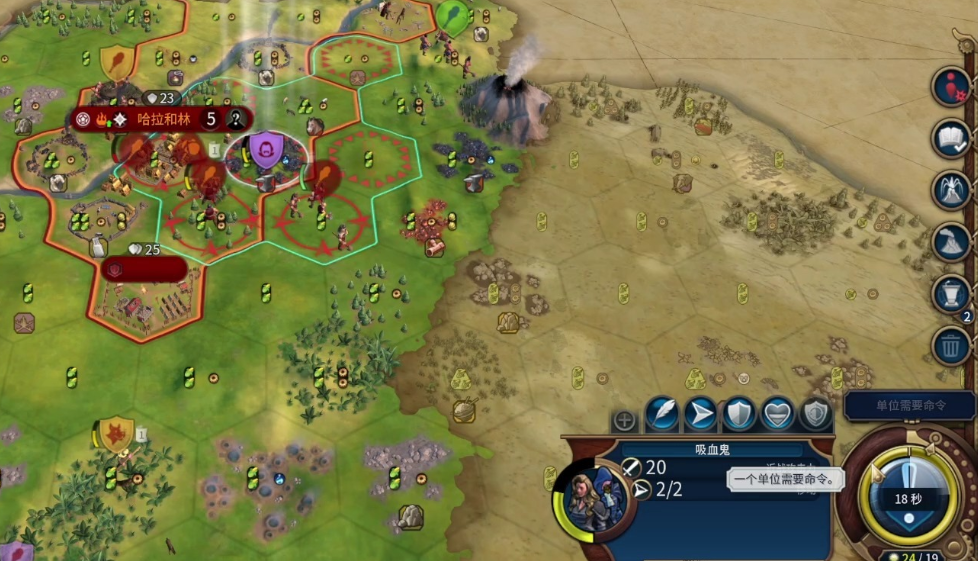
Task: Expand unit actions with the plus button
Action: pyautogui.click(x=624, y=420)
